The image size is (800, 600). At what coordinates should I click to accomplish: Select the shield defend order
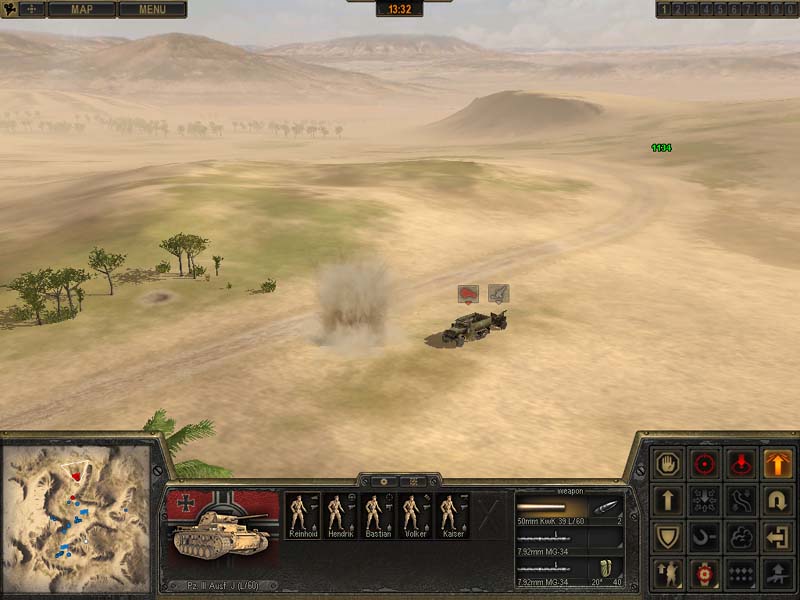point(667,537)
